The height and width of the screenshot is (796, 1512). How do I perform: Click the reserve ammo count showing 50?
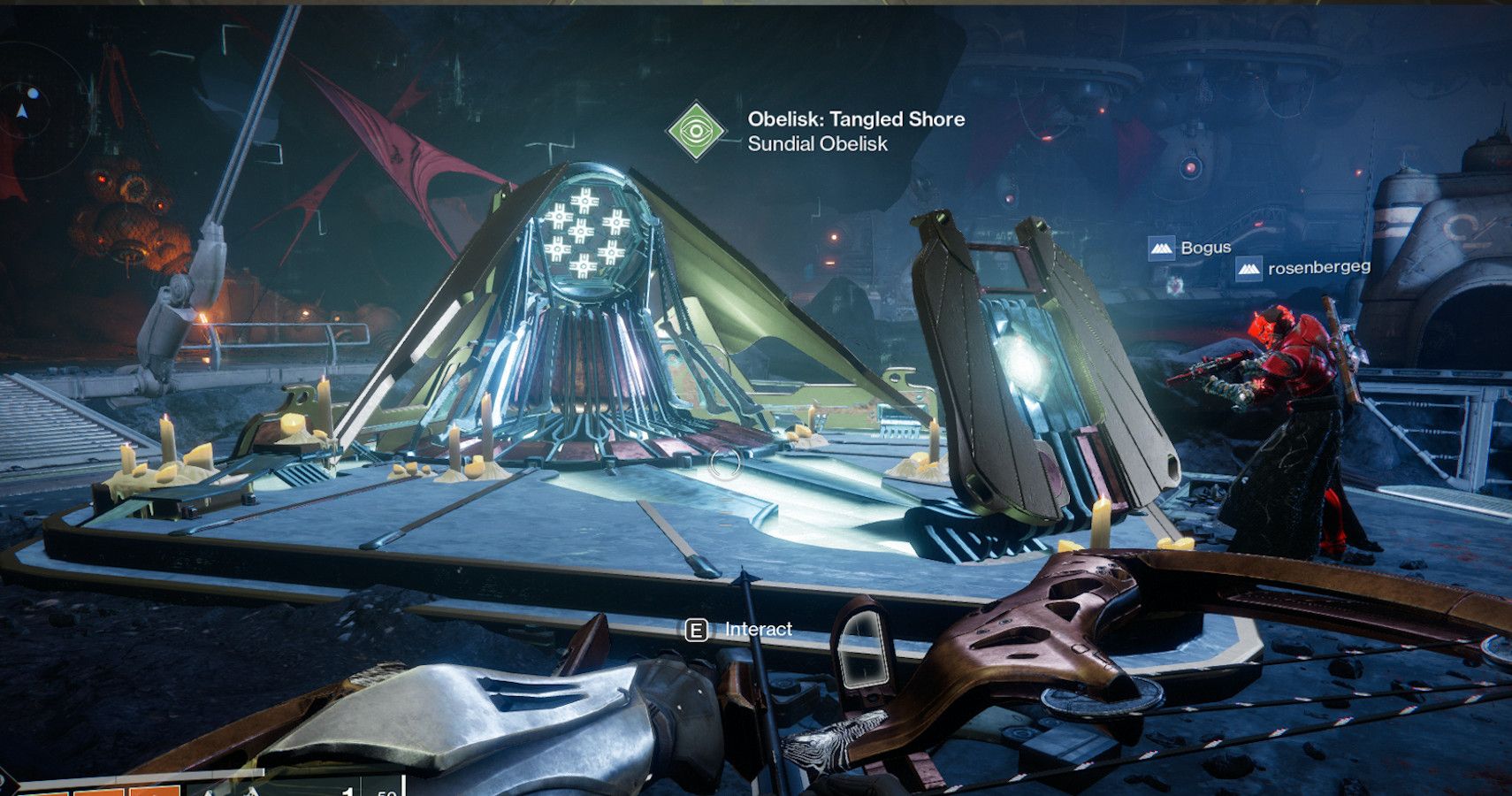pyautogui.click(x=386, y=793)
